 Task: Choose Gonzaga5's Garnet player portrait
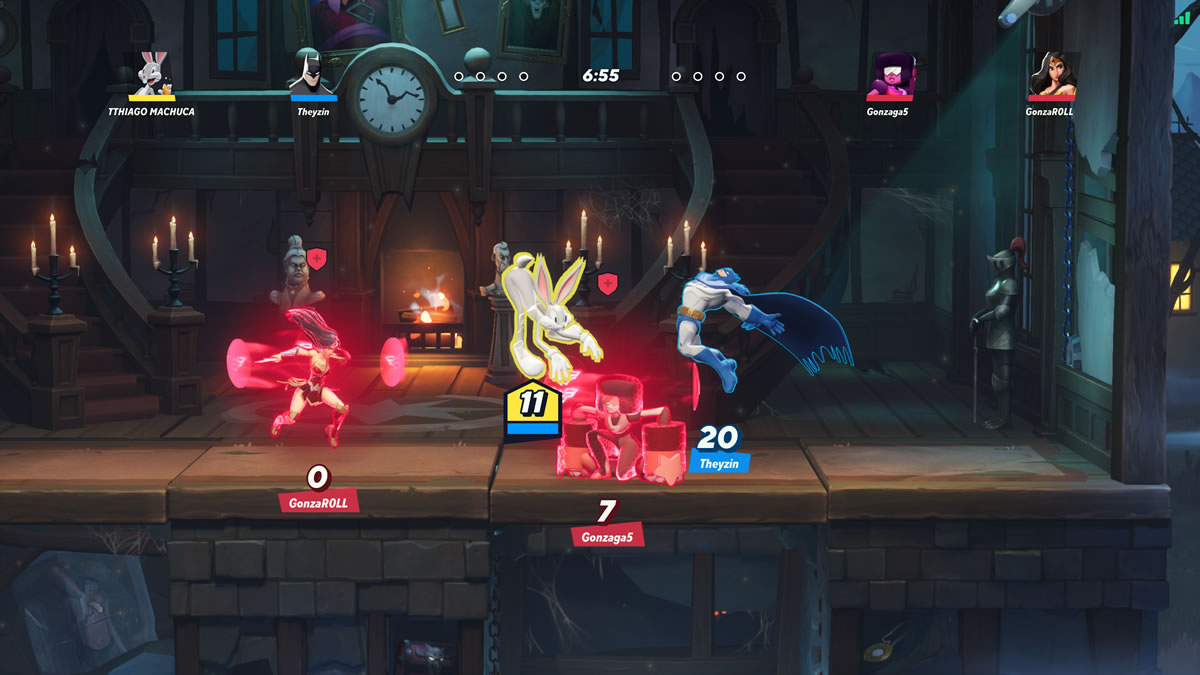click(888, 75)
